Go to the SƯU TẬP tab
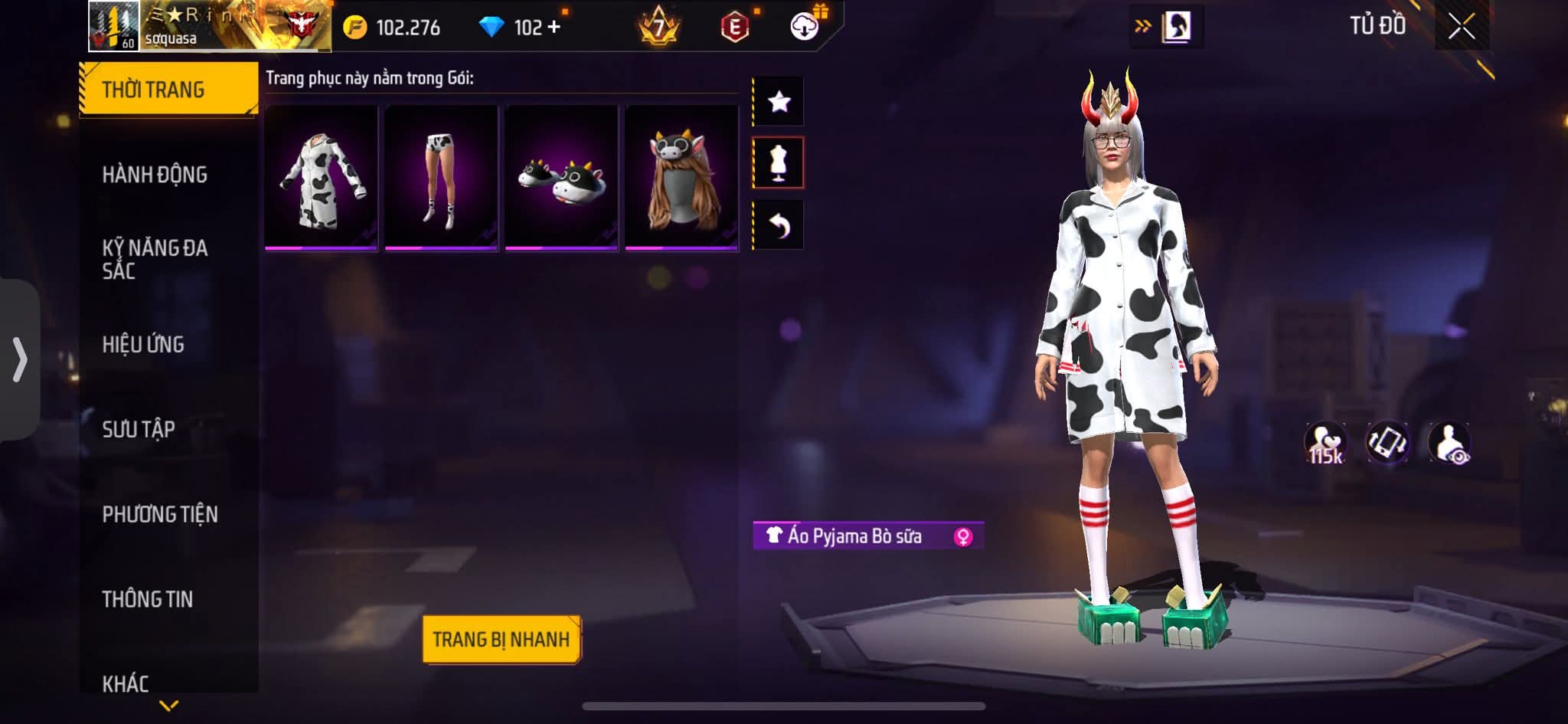Viewport: 1568px width, 724px height. (x=139, y=429)
